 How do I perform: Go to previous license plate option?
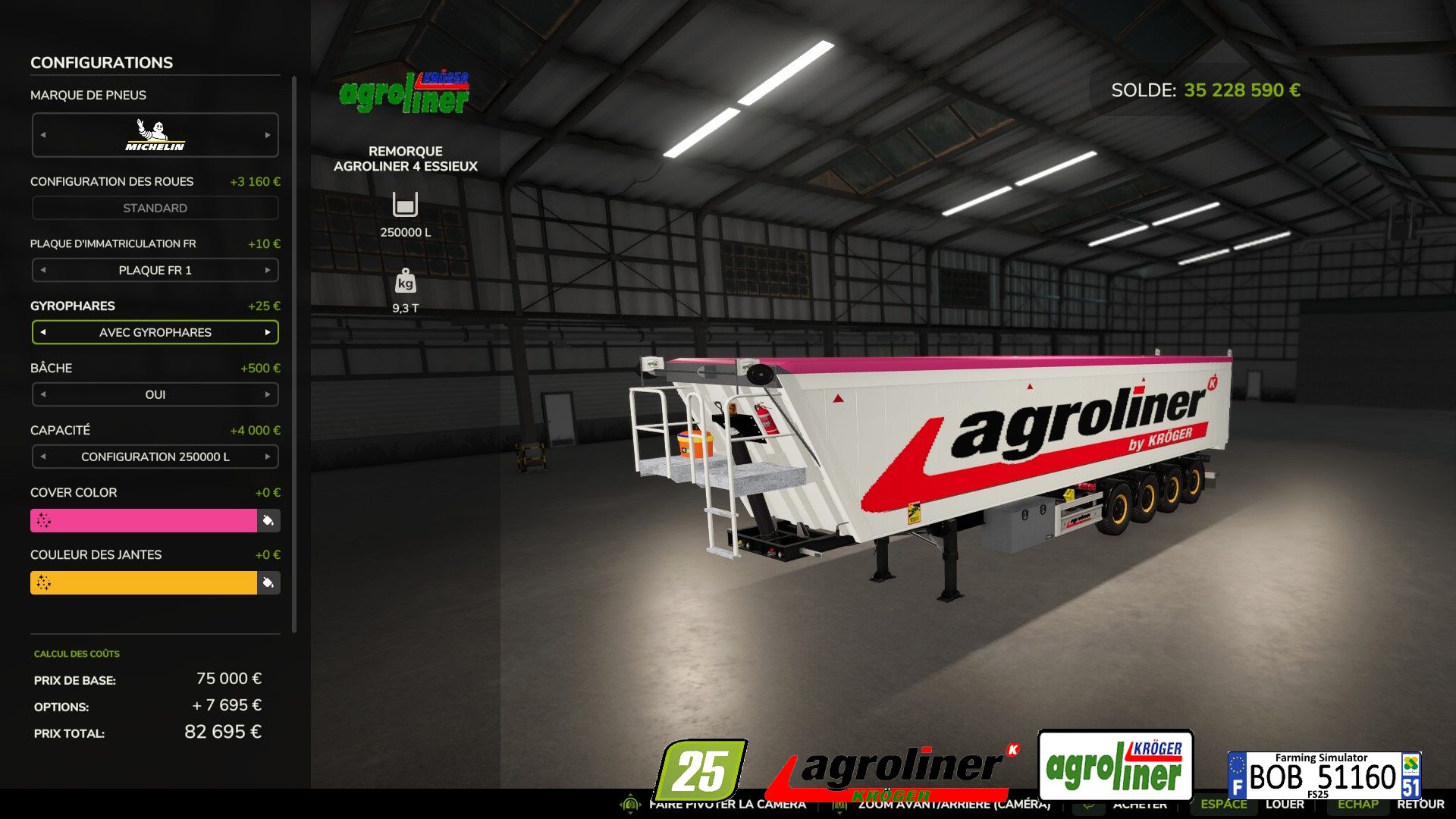click(43, 270)
